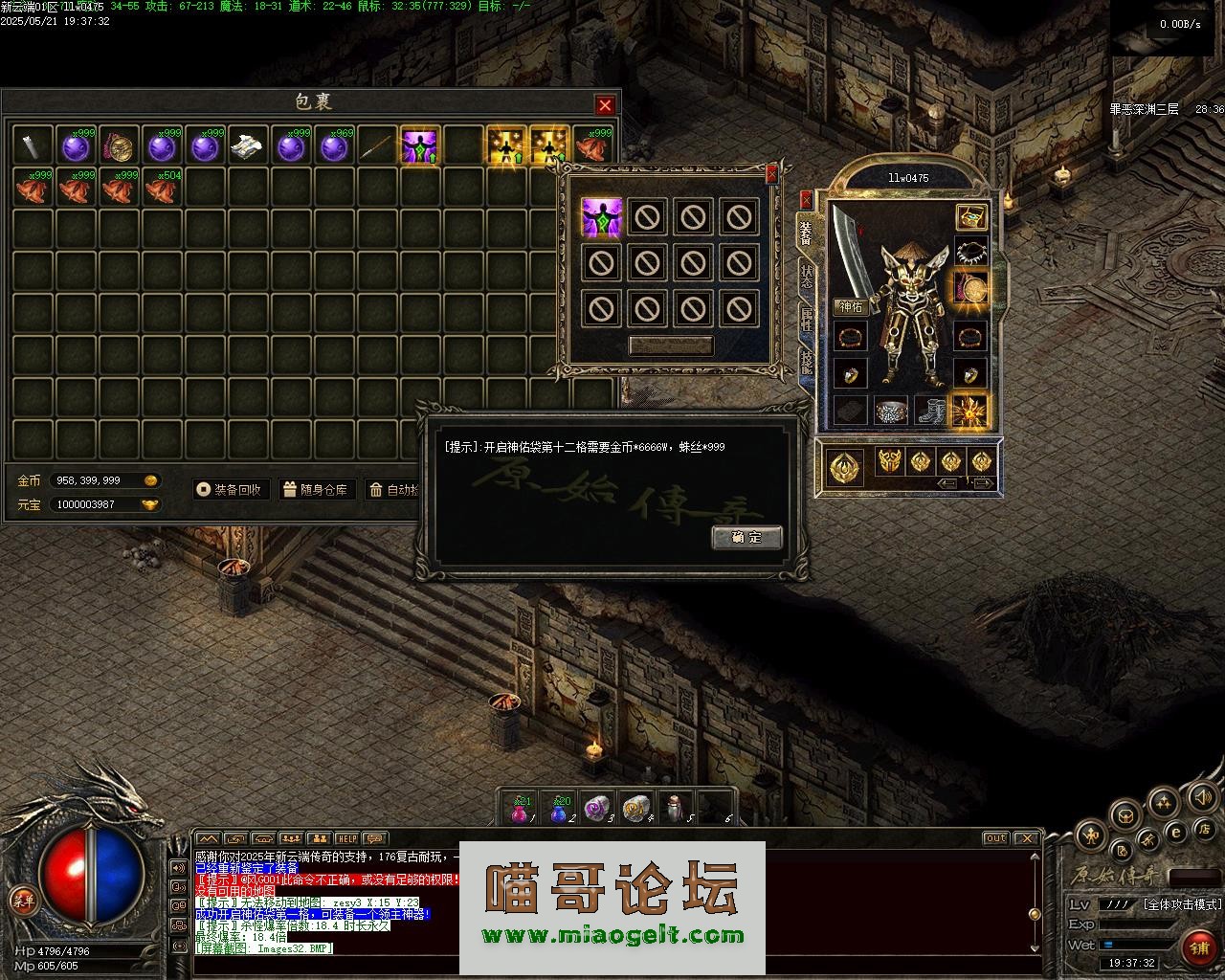This screenshot has height=980, width=1225.
Task: Select the white scroll item in bag
Action: tap(248, 146)
